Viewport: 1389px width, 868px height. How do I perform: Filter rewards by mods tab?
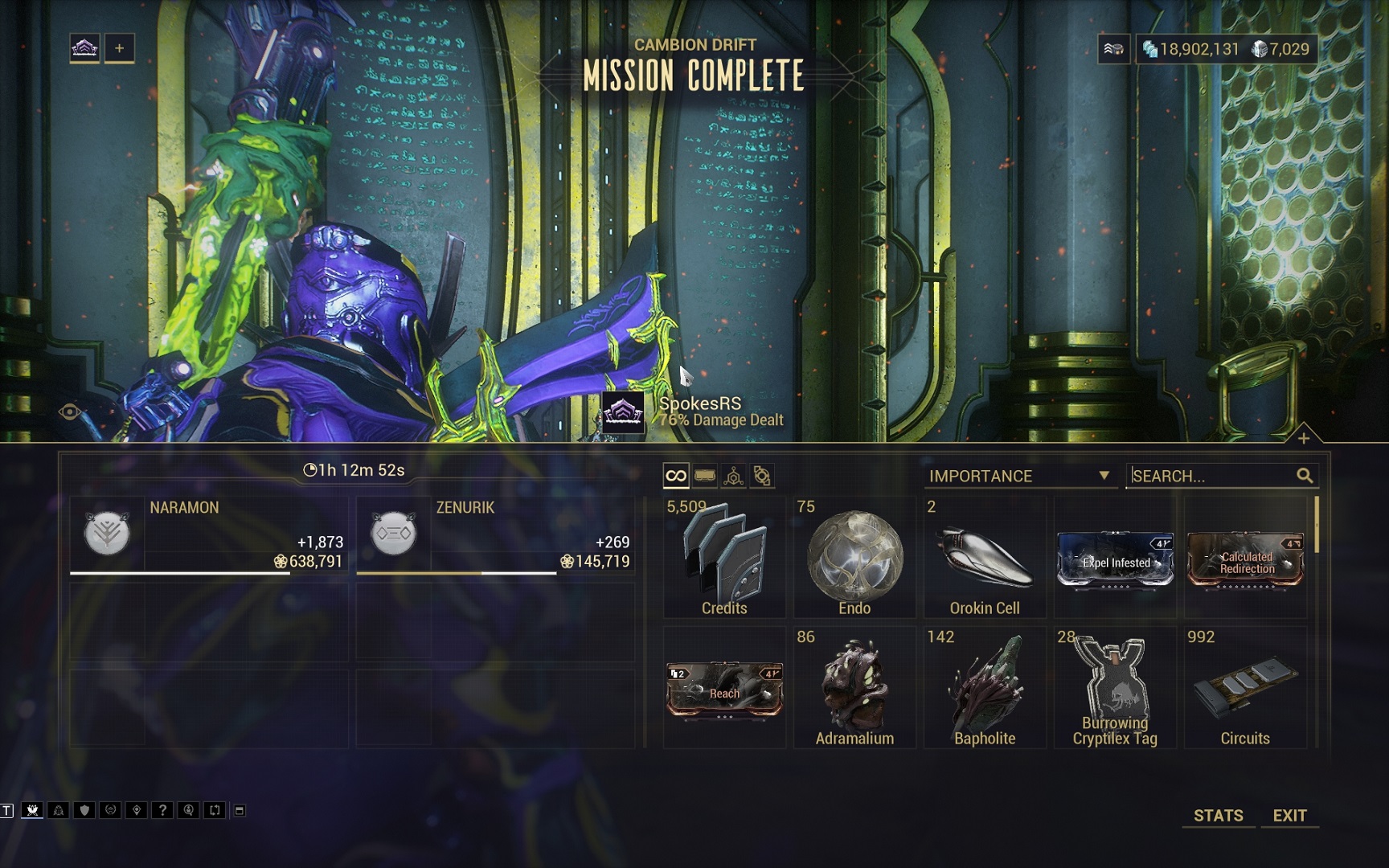(705, 476)
